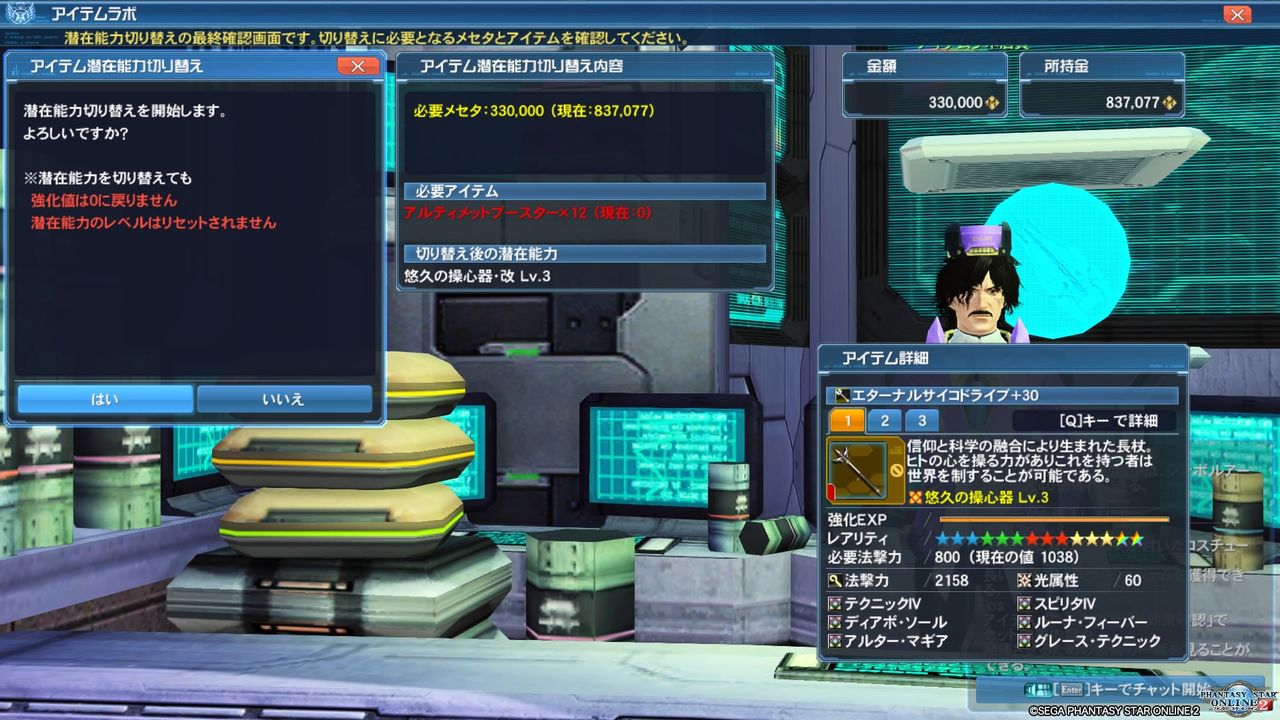This screenshot has width=1280, height=720.
Task: Click the 光属性 light attribute icon
Action: (x=1022, y=580)
